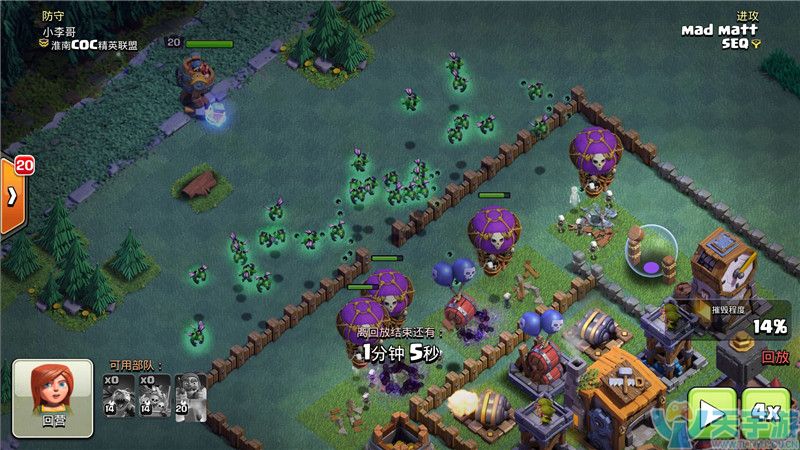The width and height of the screenshot is (800, 450).
Task: Select the level 20 hero card
Action: pyautogui.click(x=189, y=396)
